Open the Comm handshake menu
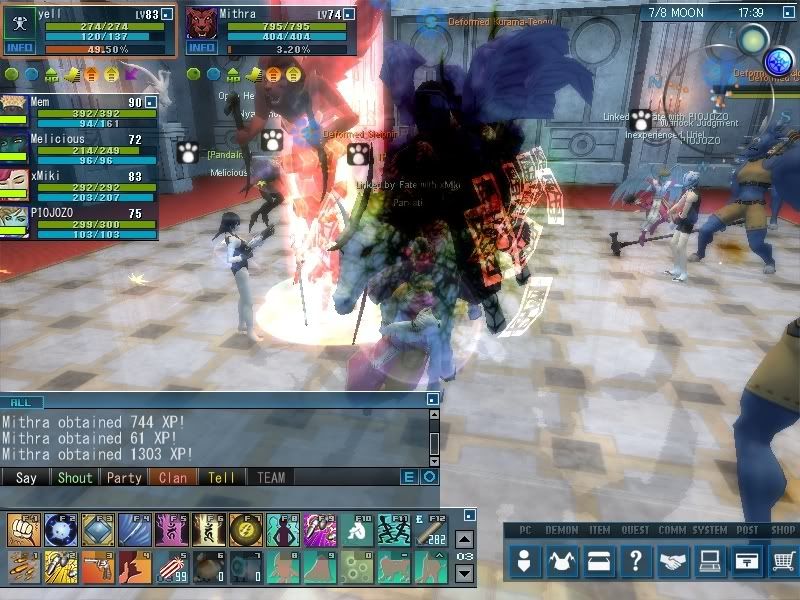The height and width of the screenshot is (600, 800). tap(673, 562)
